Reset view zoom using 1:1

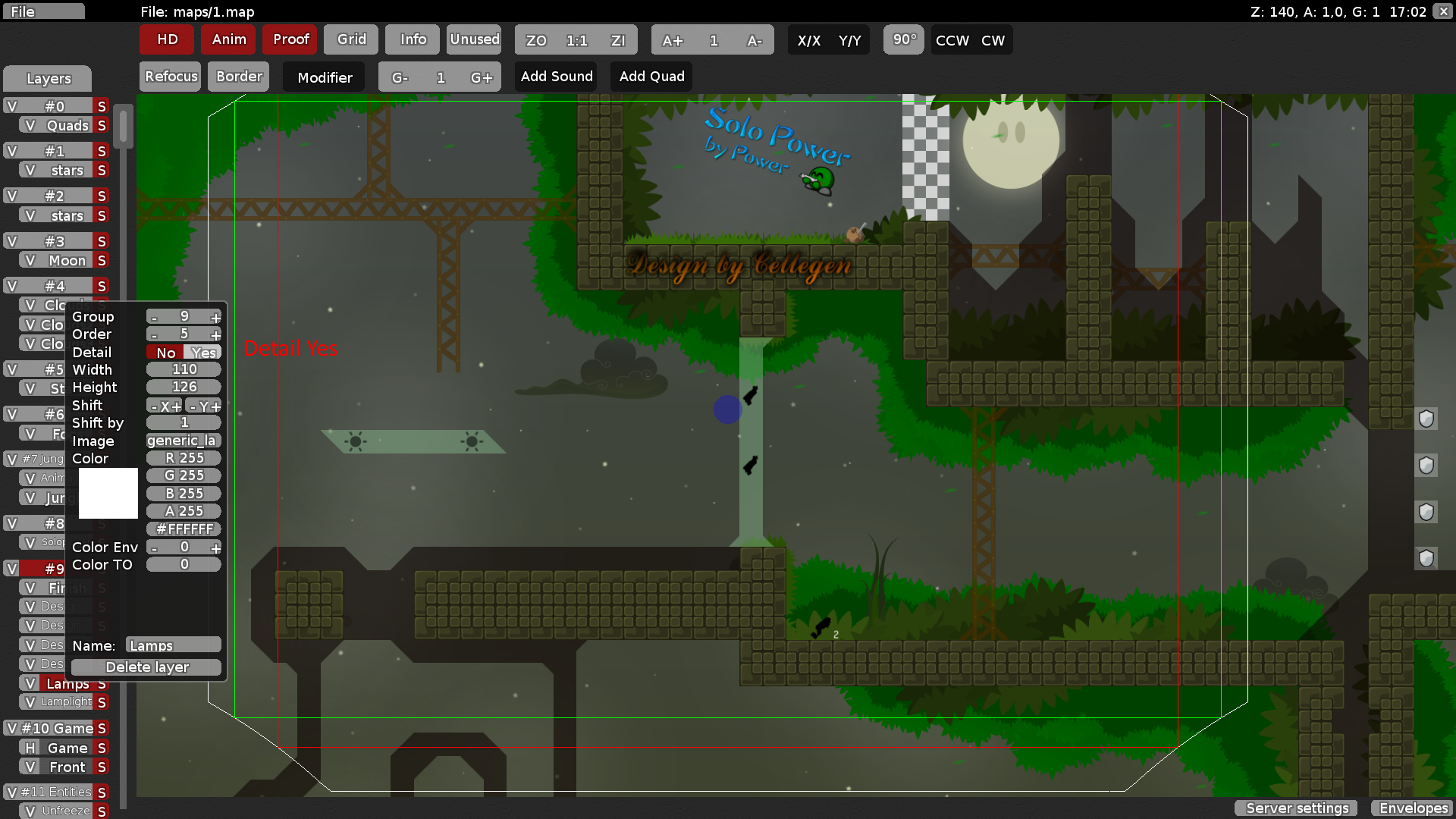pos(575,40)
